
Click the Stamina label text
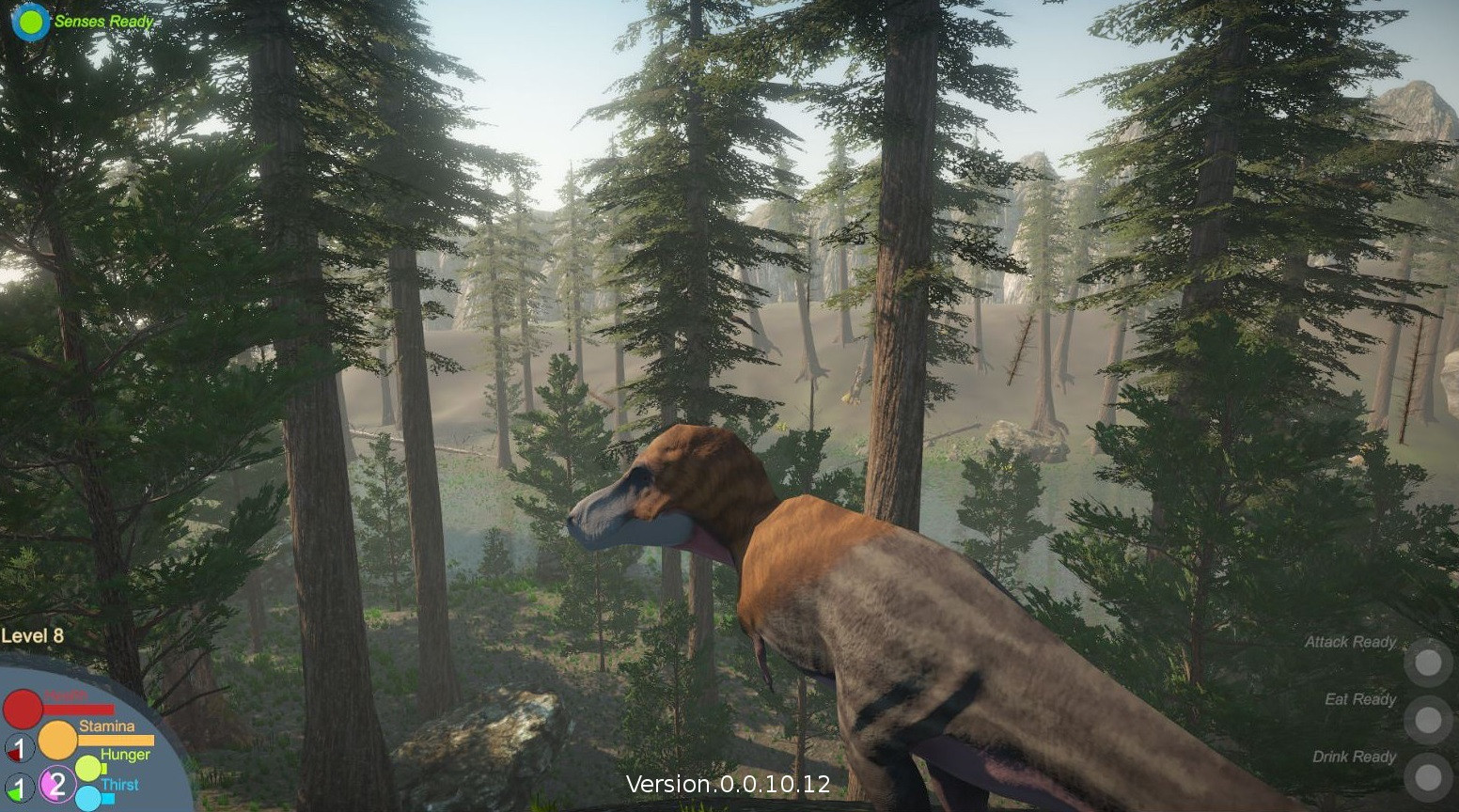[x=107, y=726]
